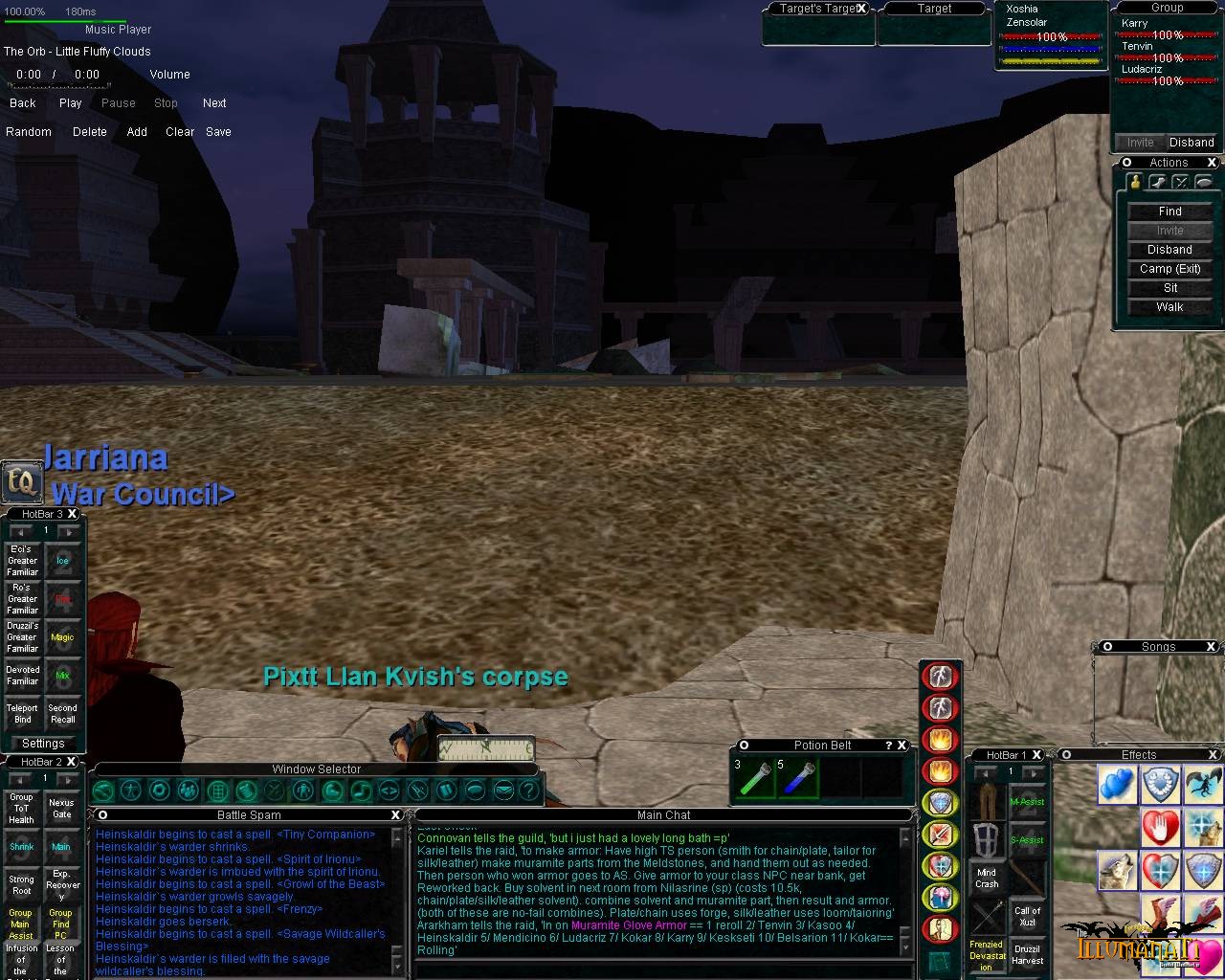Click Play in the Music Player
This screenshot has height=980, width=1225.
(71, 103)
